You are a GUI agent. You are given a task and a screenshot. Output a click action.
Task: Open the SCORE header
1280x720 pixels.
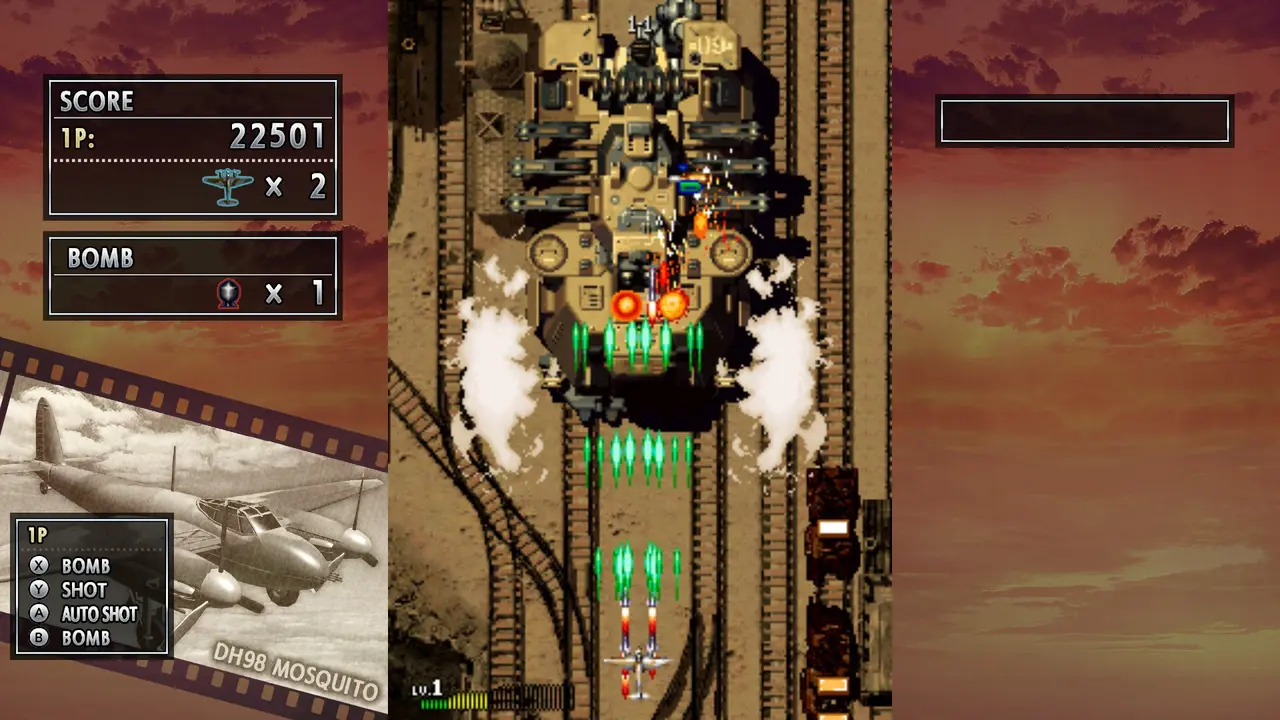pyautogui.click(x=97, y=100)
